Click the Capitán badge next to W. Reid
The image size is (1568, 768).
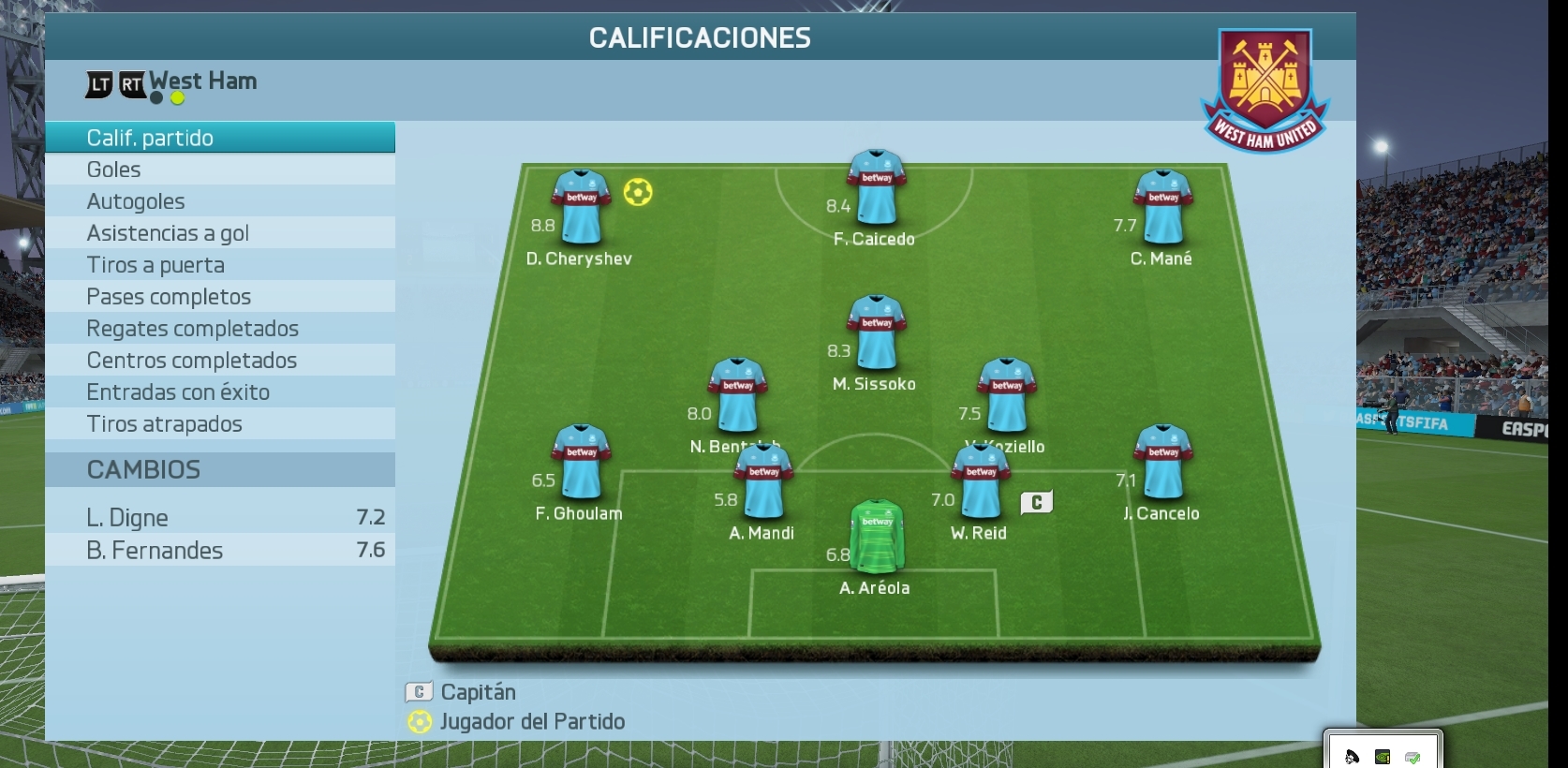pos(1035,501)
